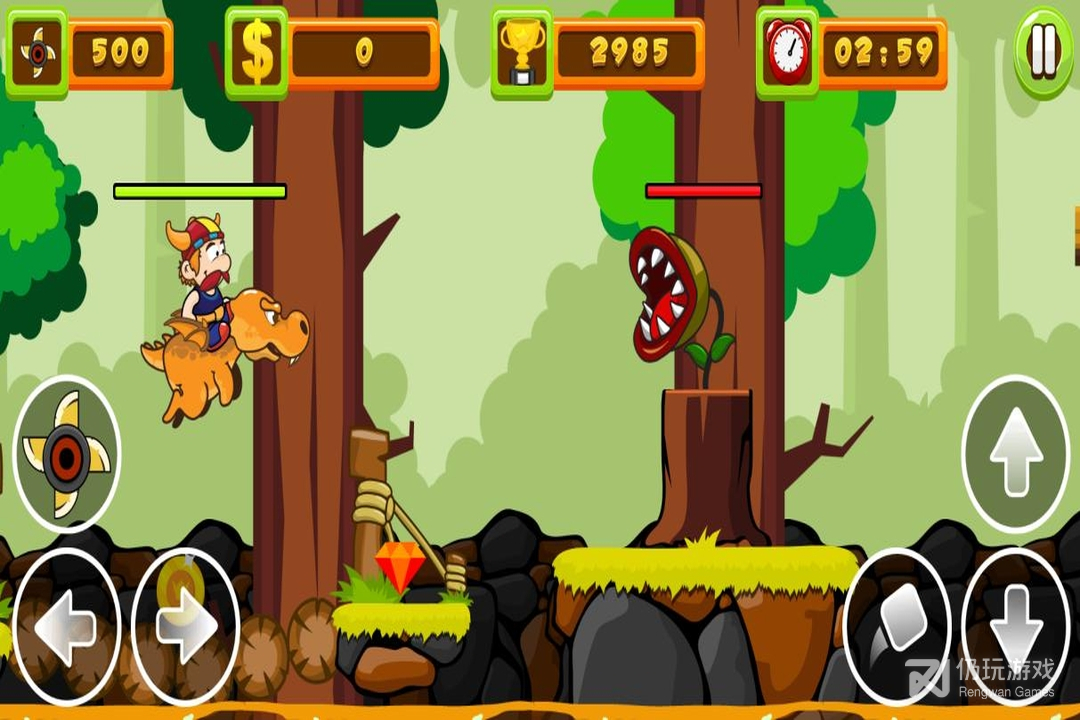Pause the game with the green button
Screen dimensions: 1080x720
click(x=1043, y=51)
